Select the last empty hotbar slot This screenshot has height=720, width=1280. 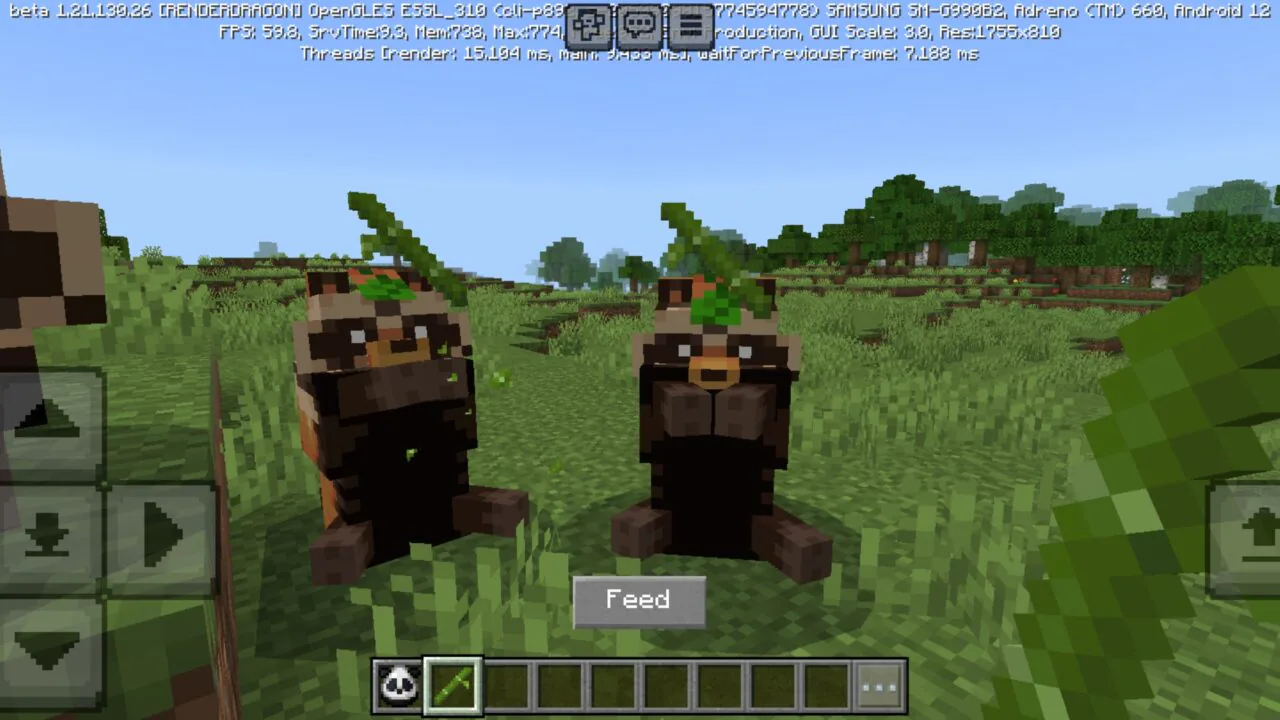coord(825,685)
